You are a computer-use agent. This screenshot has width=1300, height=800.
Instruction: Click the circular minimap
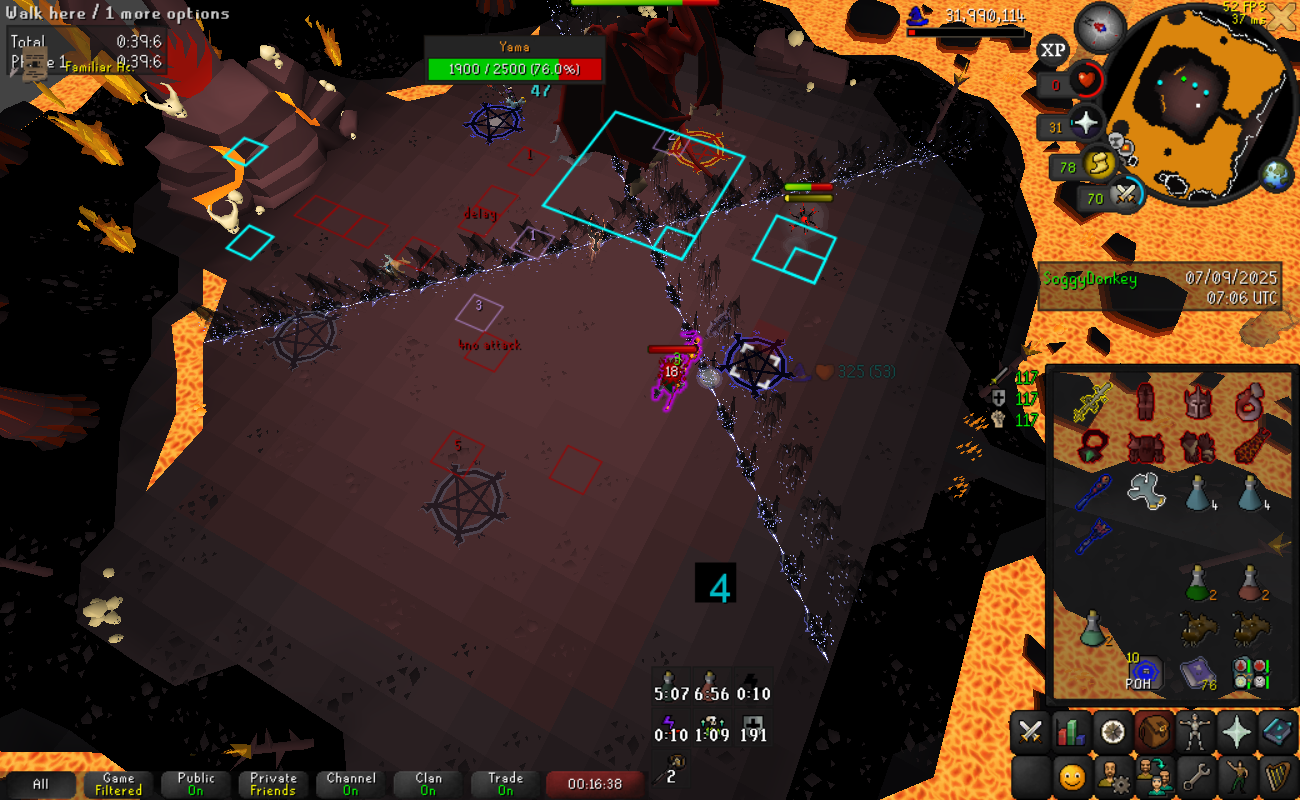(1190, 100)
